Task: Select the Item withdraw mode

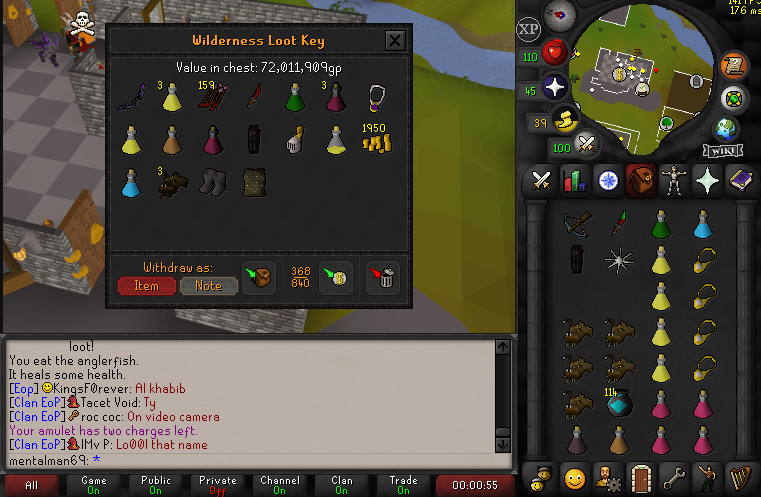Action: (x=147, y=286)
